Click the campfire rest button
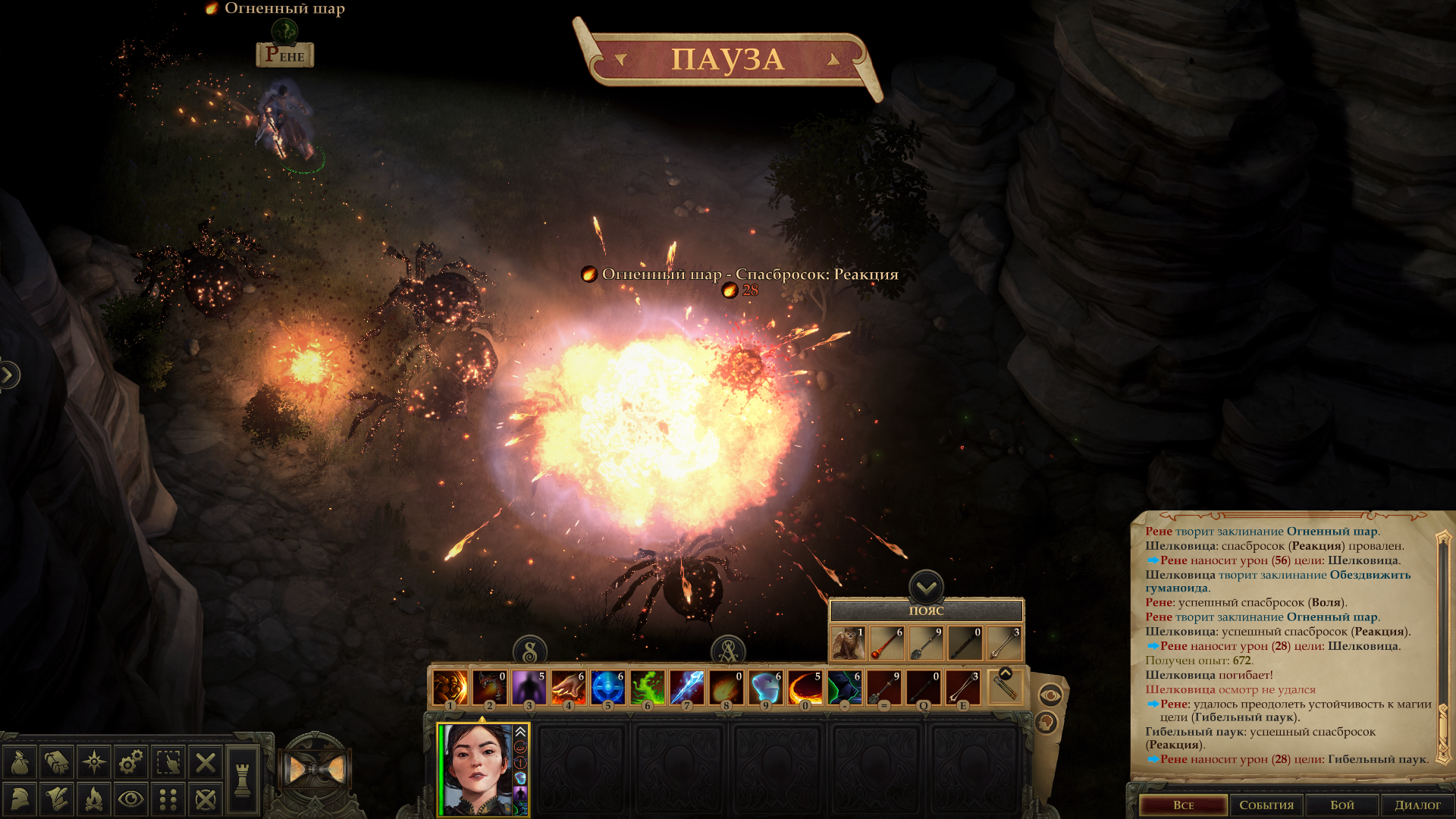The width and height of the screenshot is (1456, 819). pyautogui.click(x=94, y=799)
